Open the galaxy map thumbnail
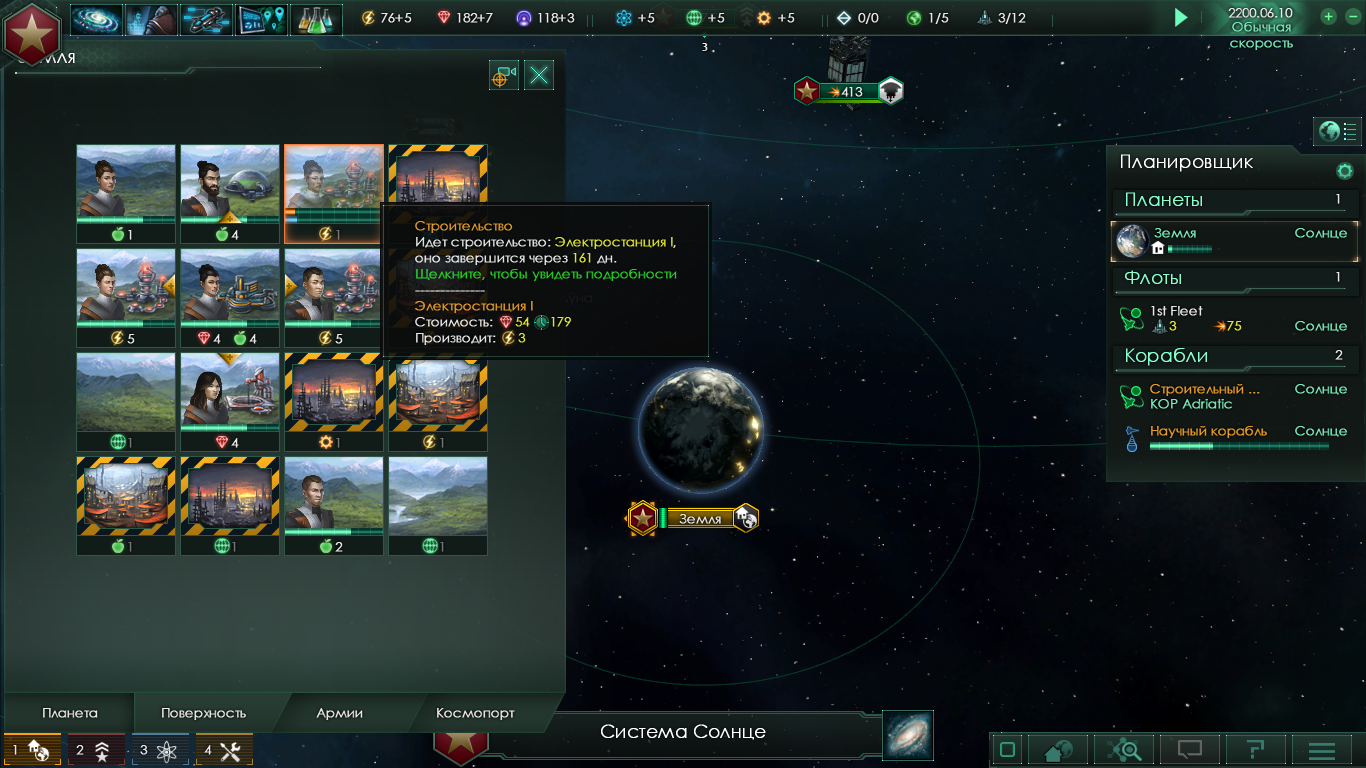 click(908, 735)
